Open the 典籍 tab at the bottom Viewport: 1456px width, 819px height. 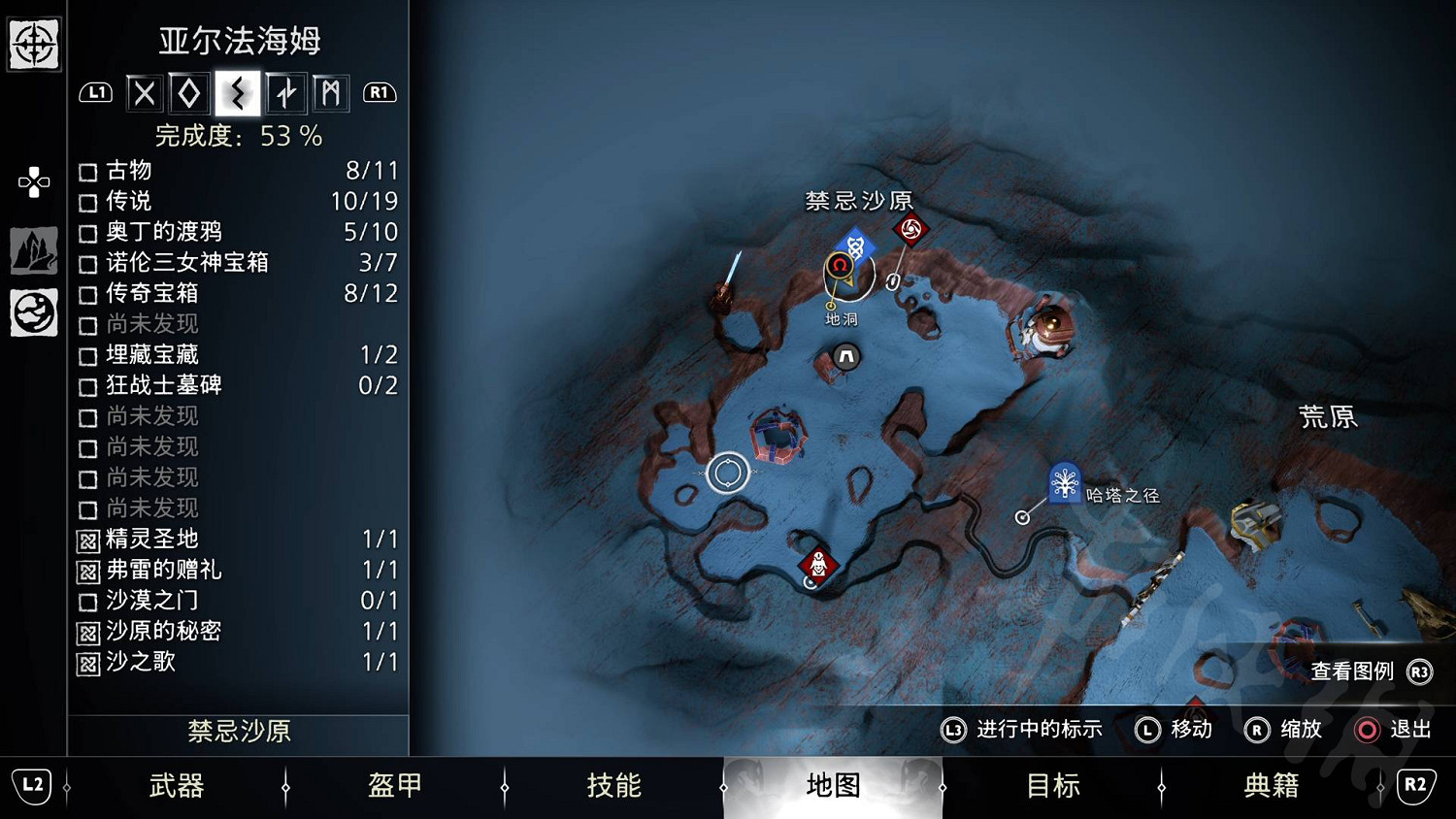1270,787
